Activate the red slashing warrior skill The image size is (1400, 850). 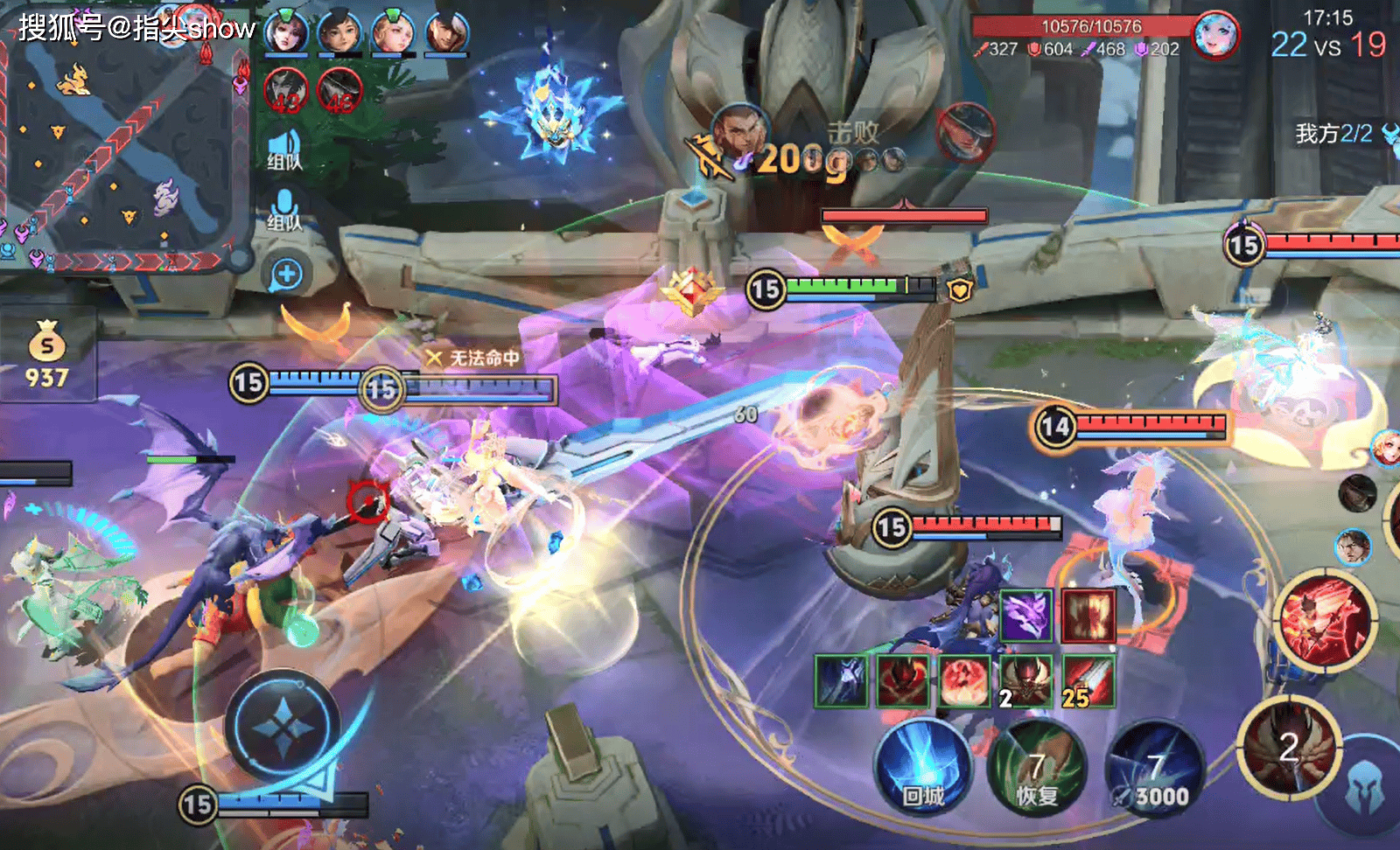[x=1323, y=617]
